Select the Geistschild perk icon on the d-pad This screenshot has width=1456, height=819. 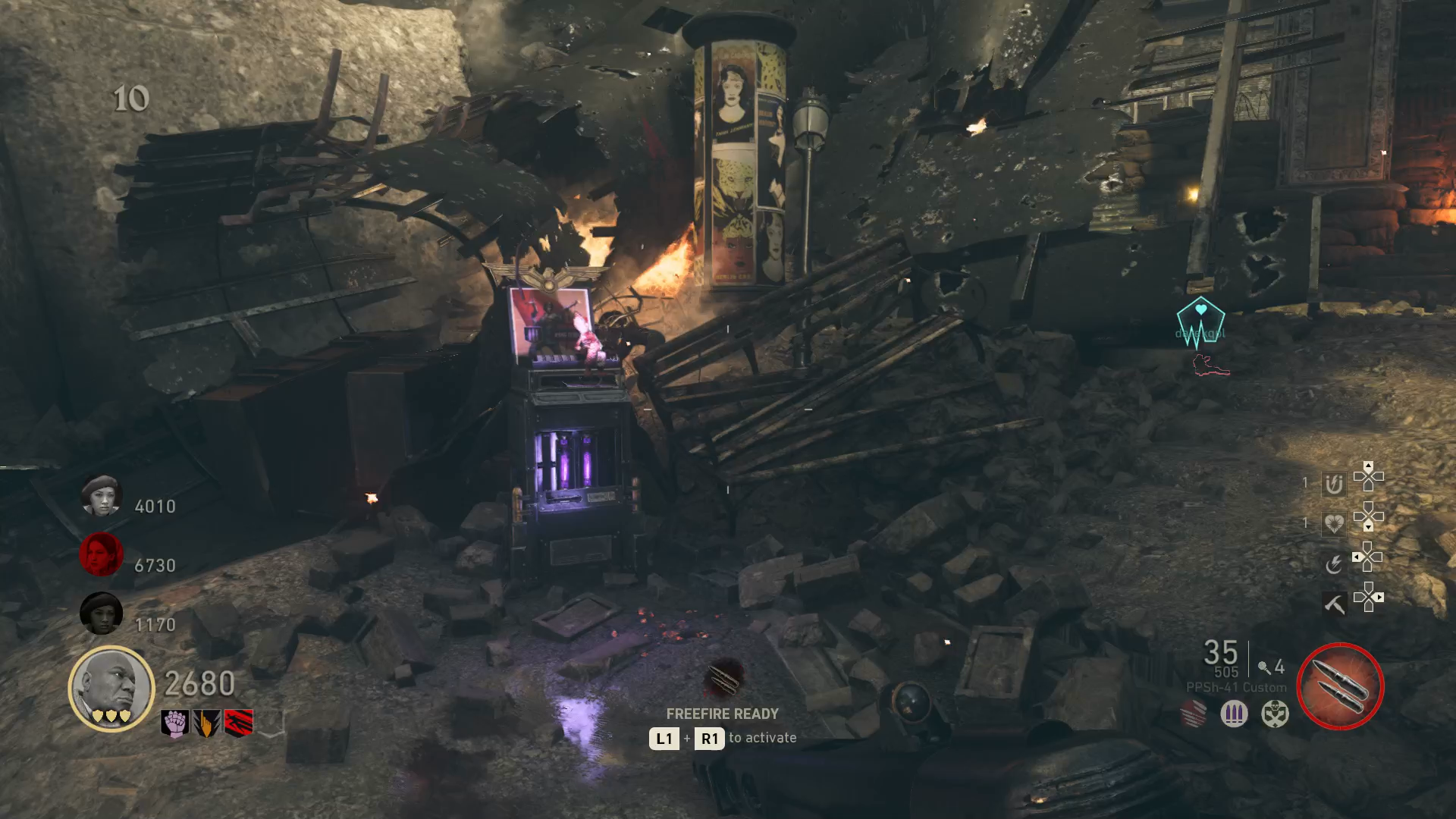point(1335,484)
